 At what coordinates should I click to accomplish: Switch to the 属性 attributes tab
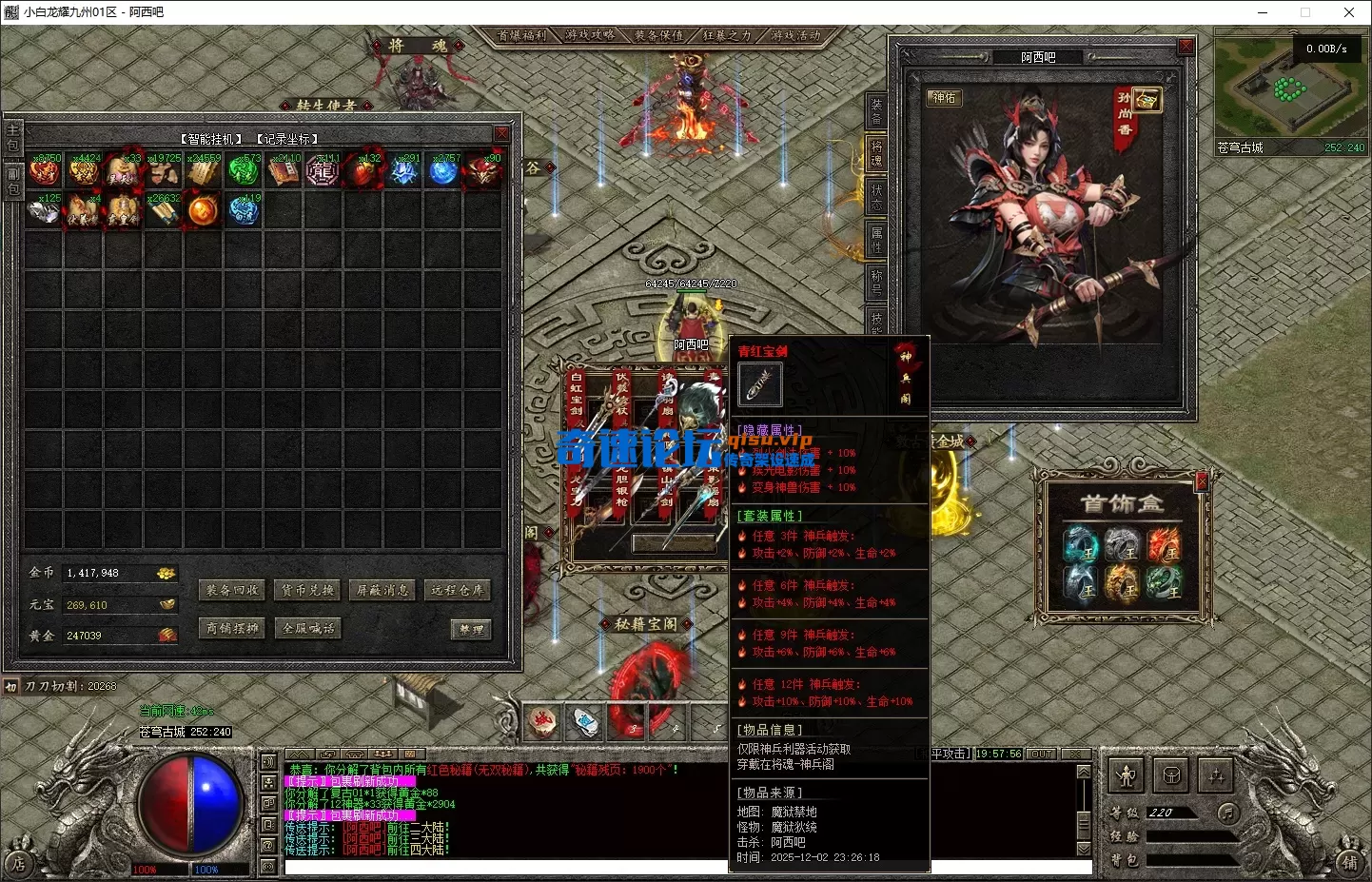[876, 239]
